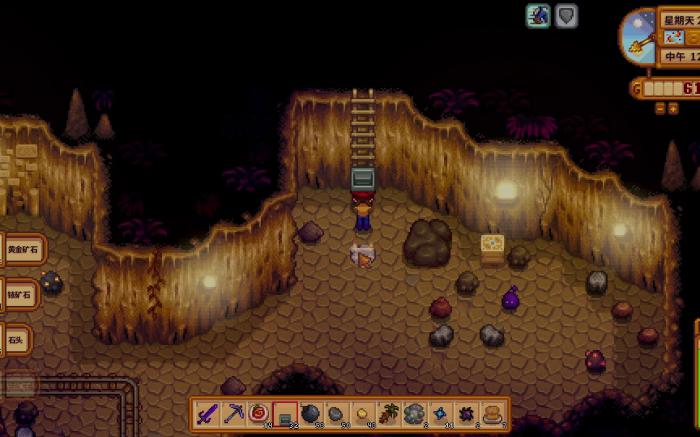
Task: Click the zoom out minus button
Action: 660,107
